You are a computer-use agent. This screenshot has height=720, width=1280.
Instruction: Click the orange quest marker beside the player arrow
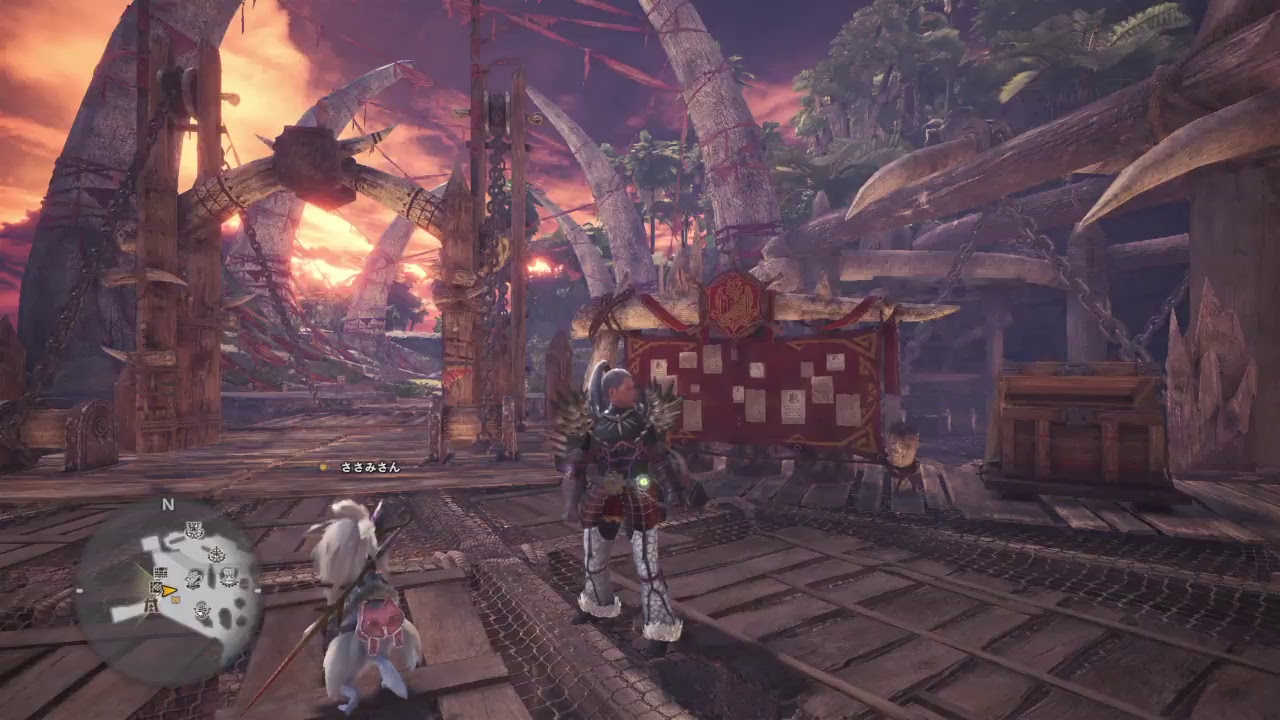coord(175,599)
